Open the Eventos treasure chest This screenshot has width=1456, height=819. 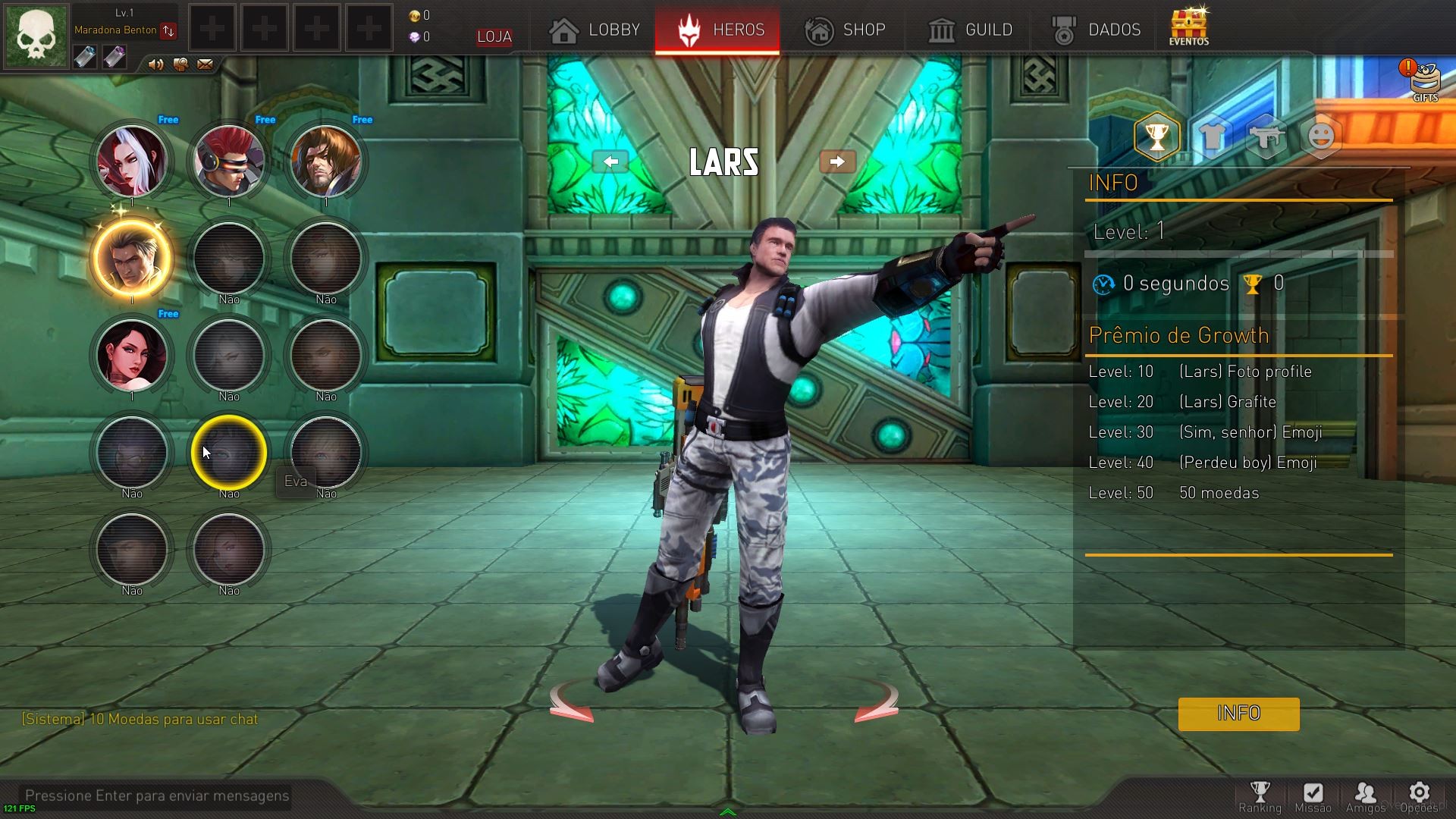pos(1188,27)
